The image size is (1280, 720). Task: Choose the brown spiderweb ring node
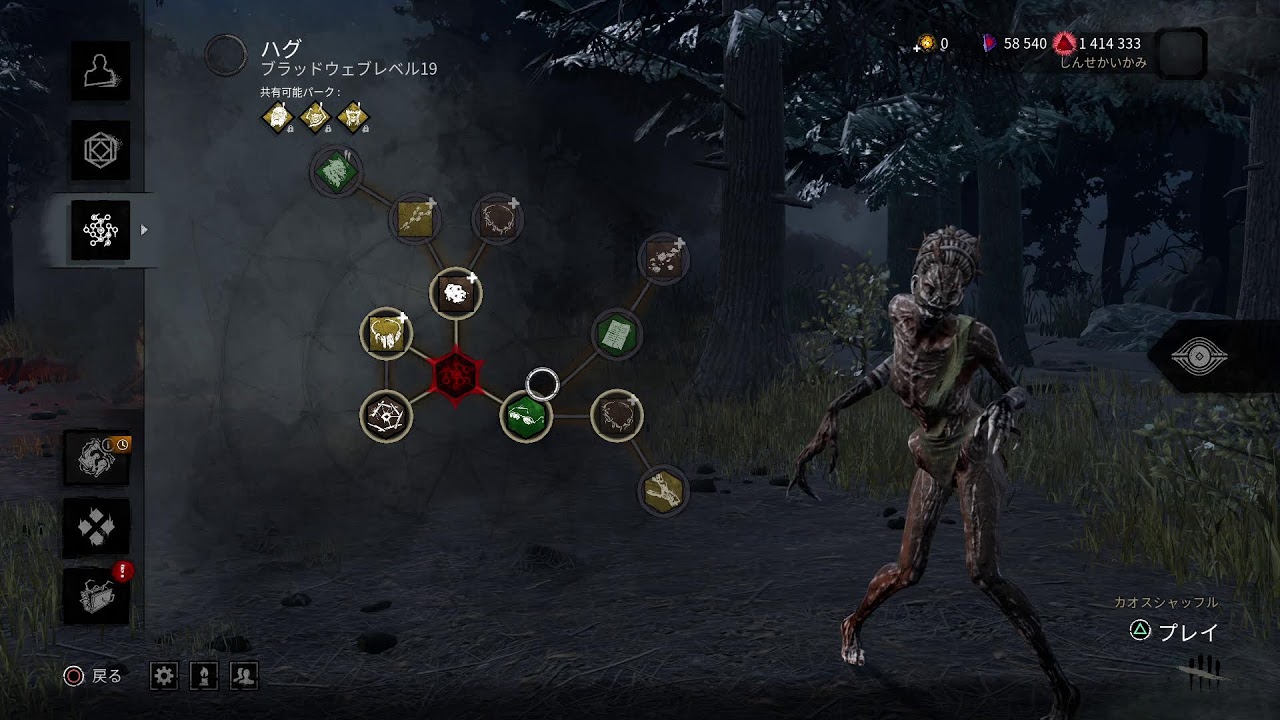click(386, 415)
